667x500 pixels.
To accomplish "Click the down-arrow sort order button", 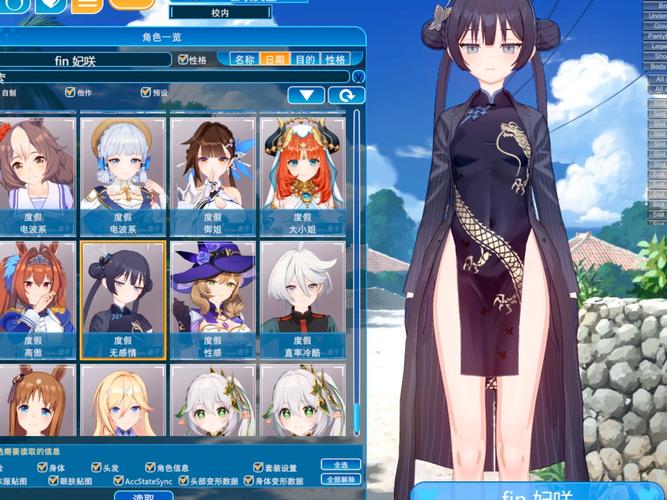I will click(307, 95).
